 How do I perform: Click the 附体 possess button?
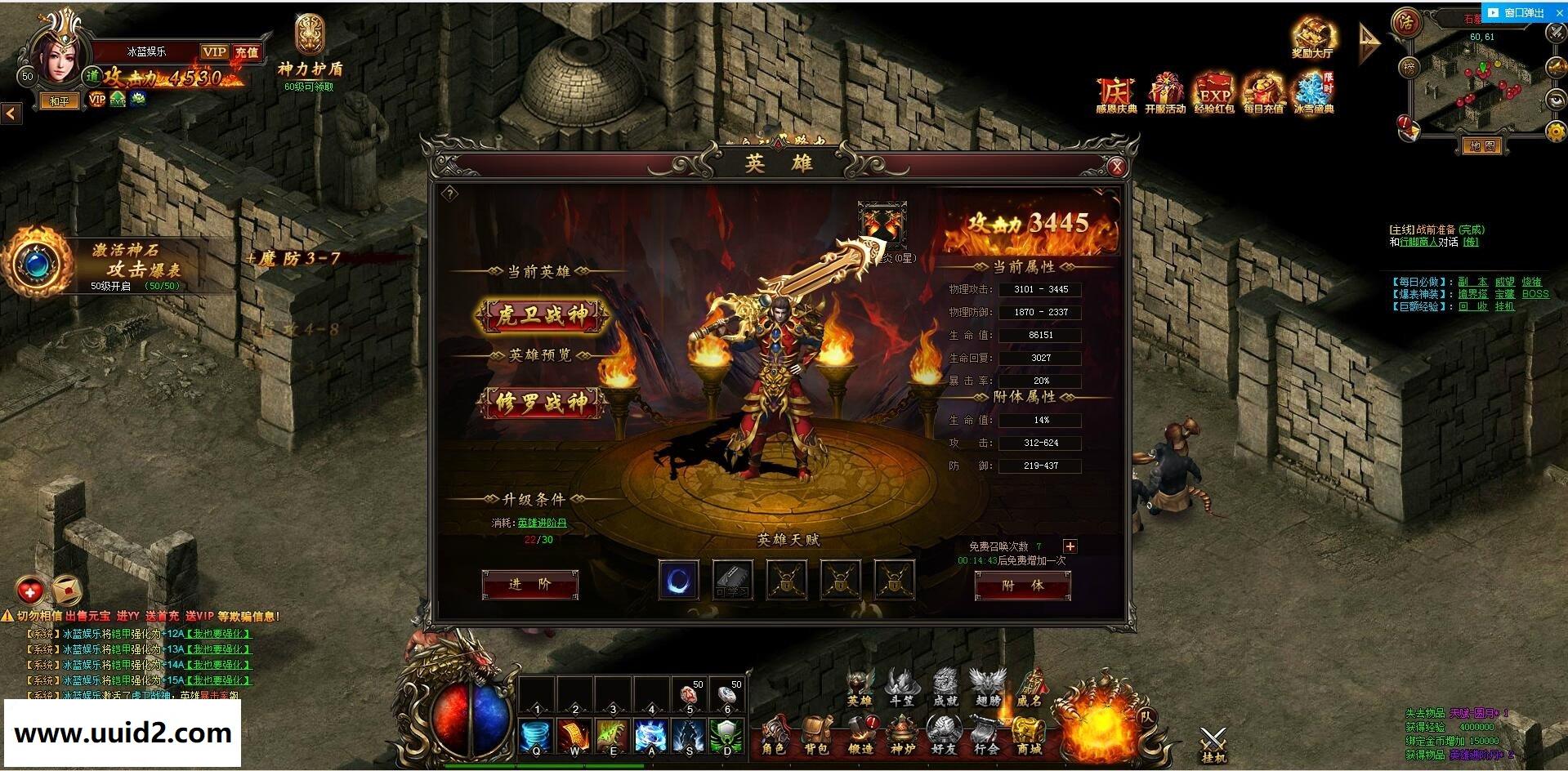(x=1022, y=586)
